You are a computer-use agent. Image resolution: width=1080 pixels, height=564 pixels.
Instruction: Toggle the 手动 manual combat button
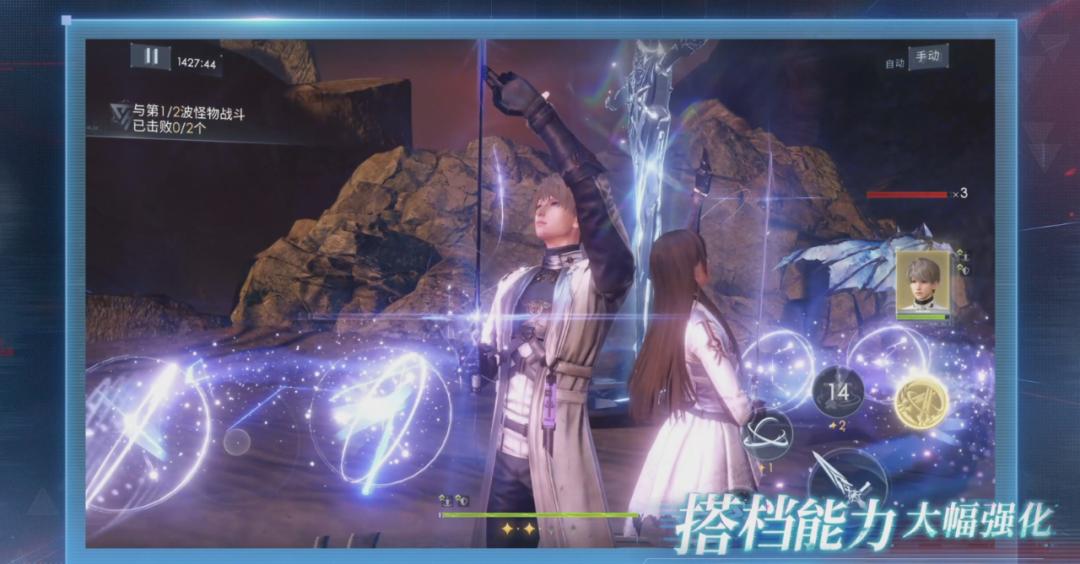[926, 57]
